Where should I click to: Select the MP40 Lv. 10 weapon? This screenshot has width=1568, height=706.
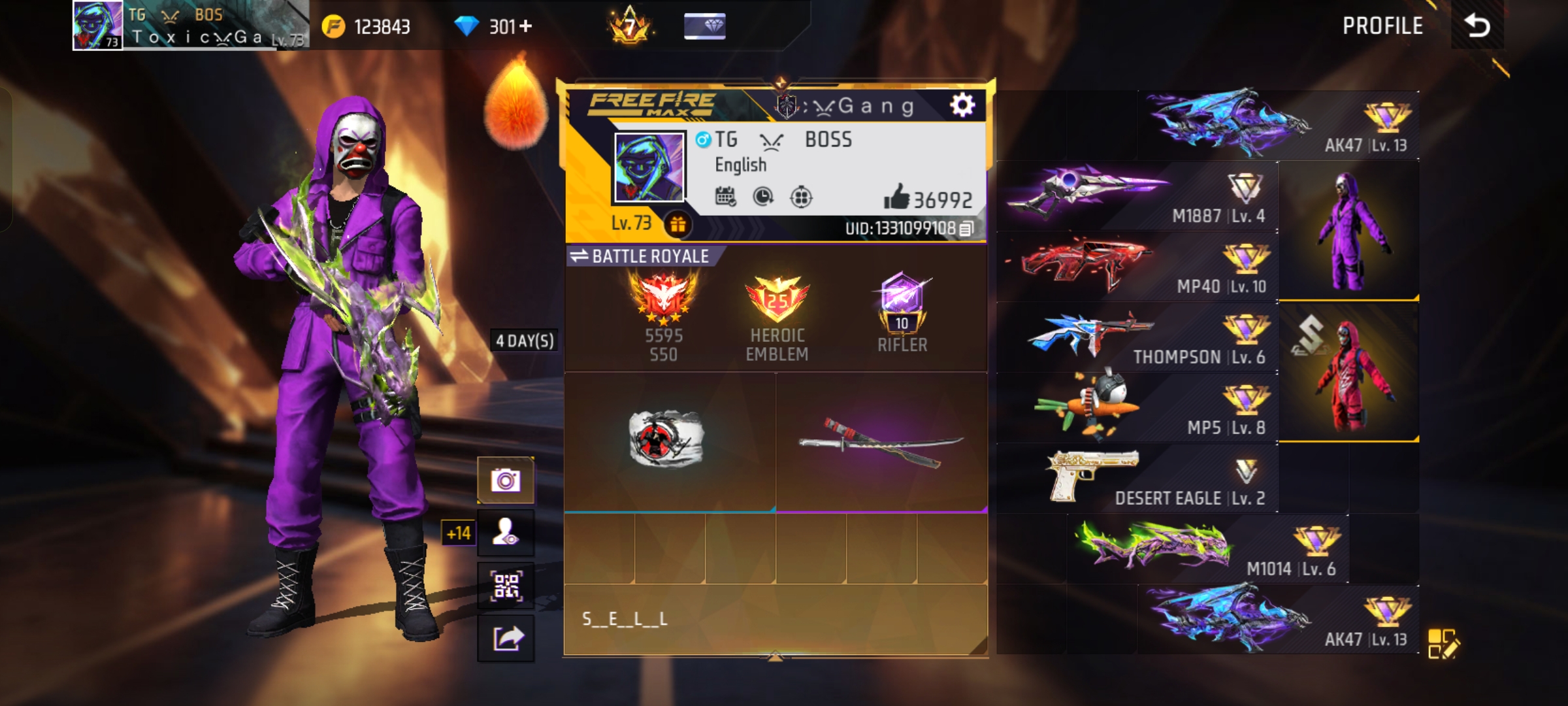point(1138,267)
